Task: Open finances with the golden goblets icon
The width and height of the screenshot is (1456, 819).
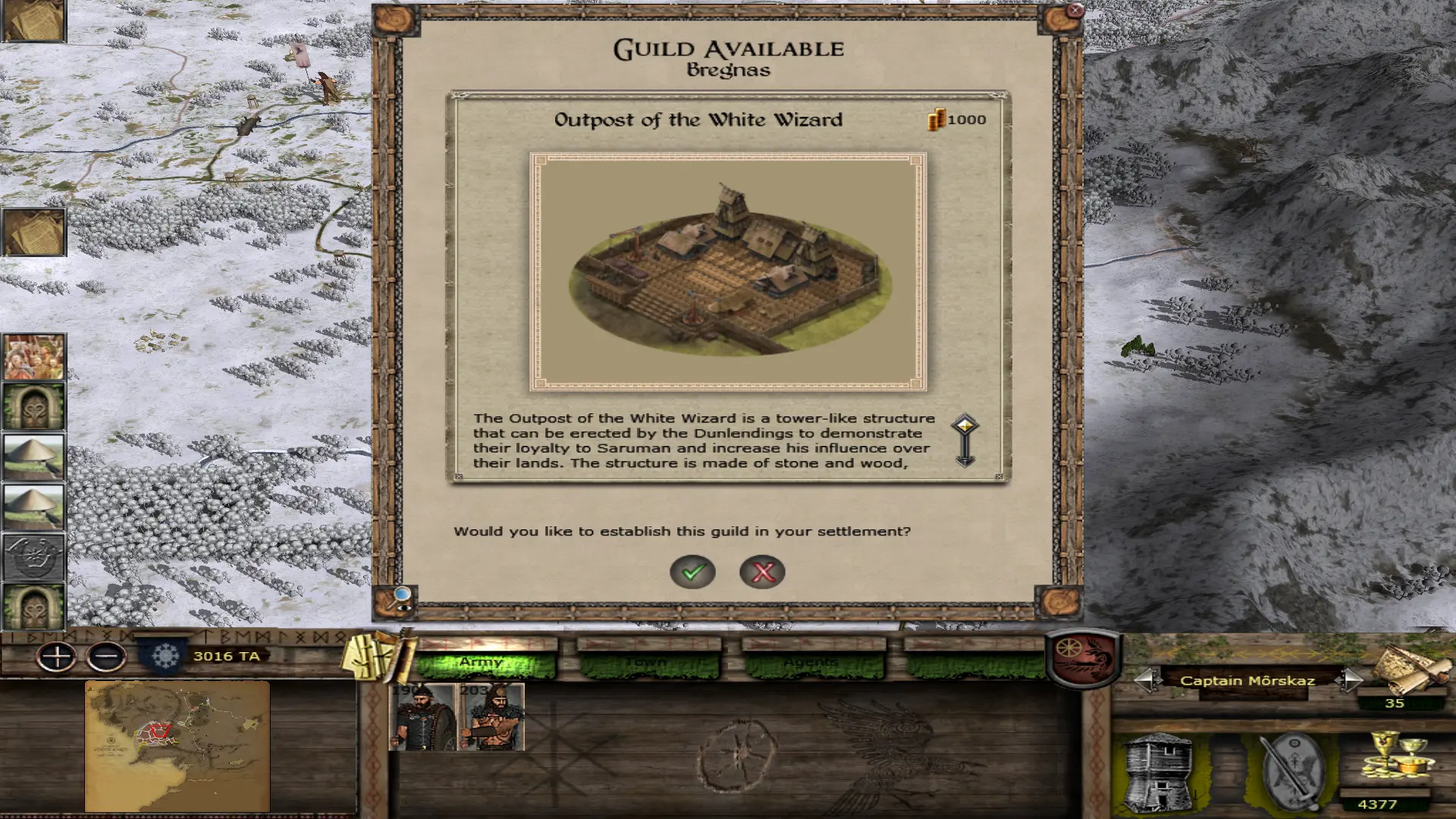Action: (x=1398, y=757)
